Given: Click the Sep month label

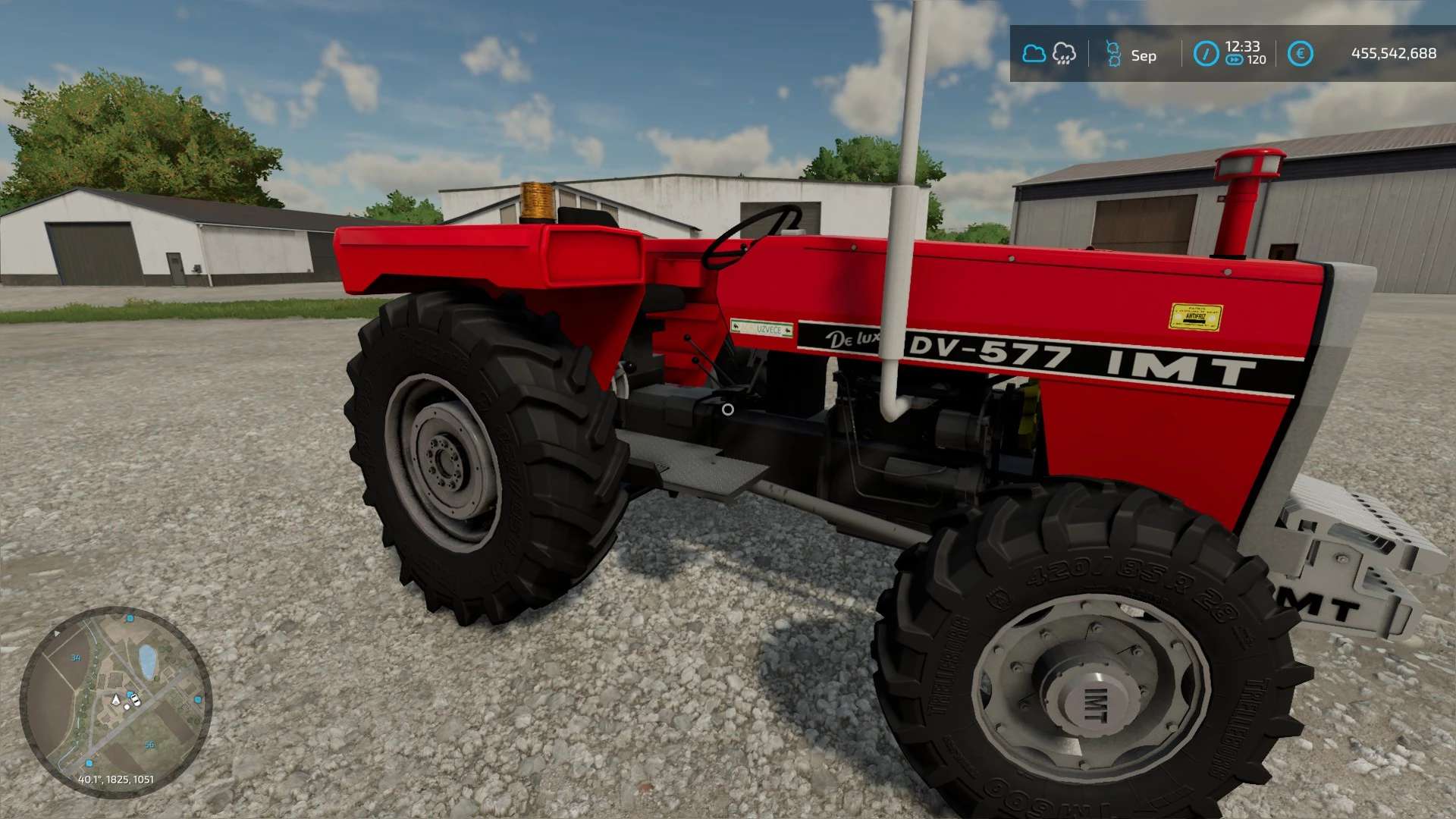Looking at the screenshot, I should 1144,56.
